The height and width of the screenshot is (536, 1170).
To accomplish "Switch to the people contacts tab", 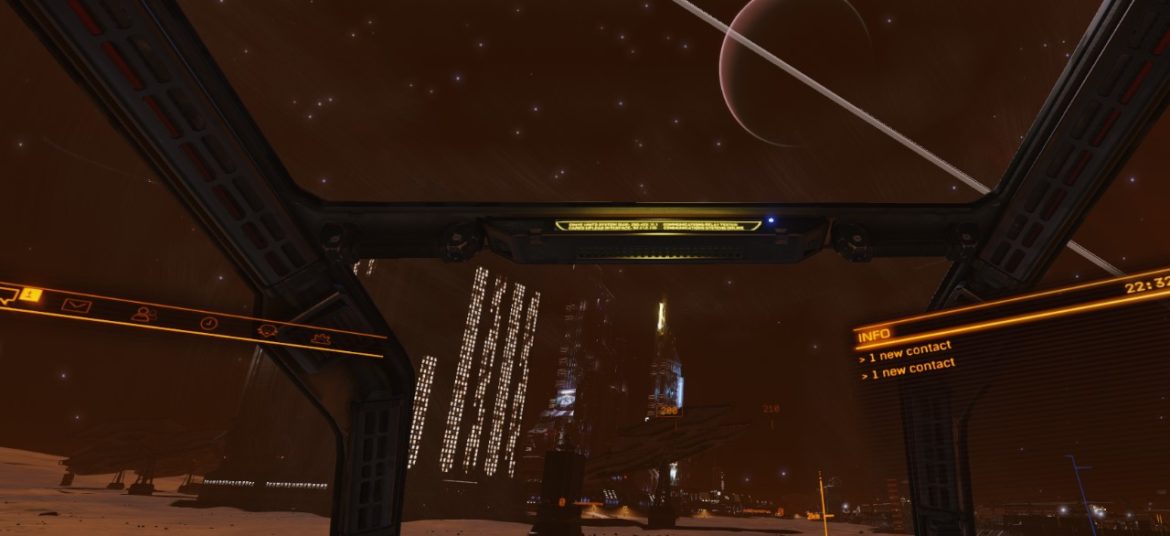I will point(144,314).
